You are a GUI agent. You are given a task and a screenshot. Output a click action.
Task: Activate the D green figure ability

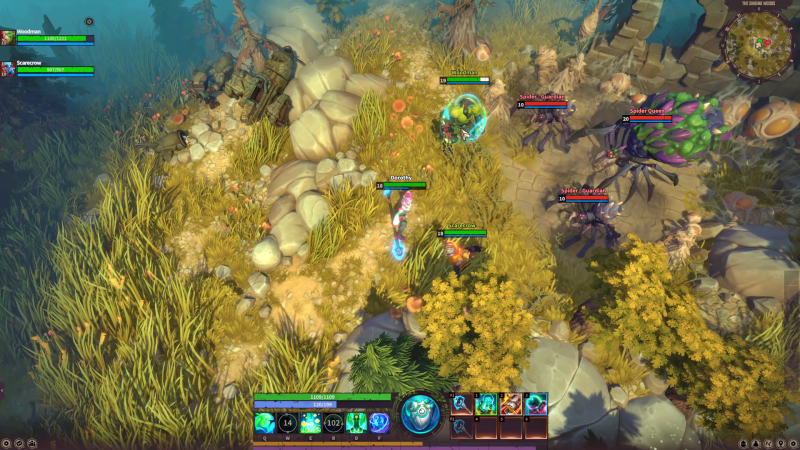356,423
